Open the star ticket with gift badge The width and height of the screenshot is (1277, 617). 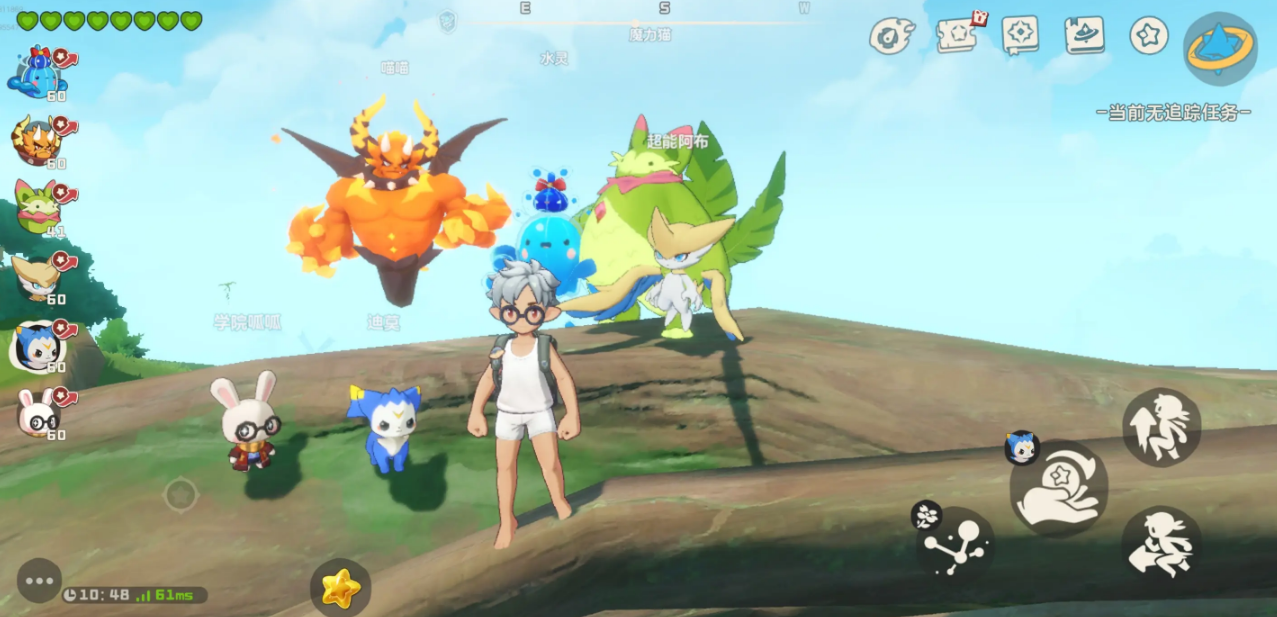[958, 35]
